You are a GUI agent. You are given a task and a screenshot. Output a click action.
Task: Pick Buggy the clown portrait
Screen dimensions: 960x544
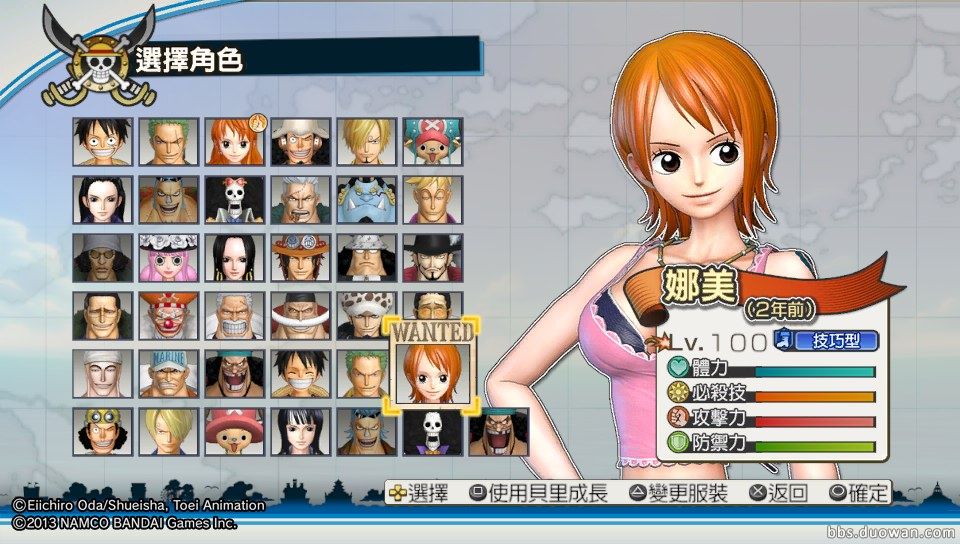point(168,316)
